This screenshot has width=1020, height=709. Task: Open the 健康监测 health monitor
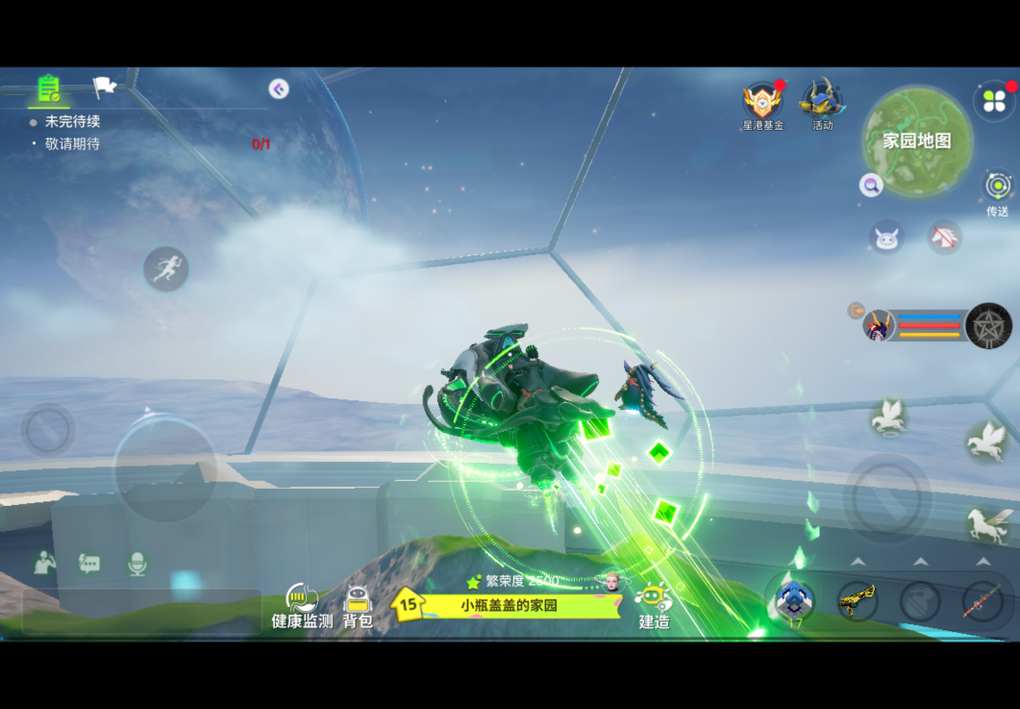[302, 606]
